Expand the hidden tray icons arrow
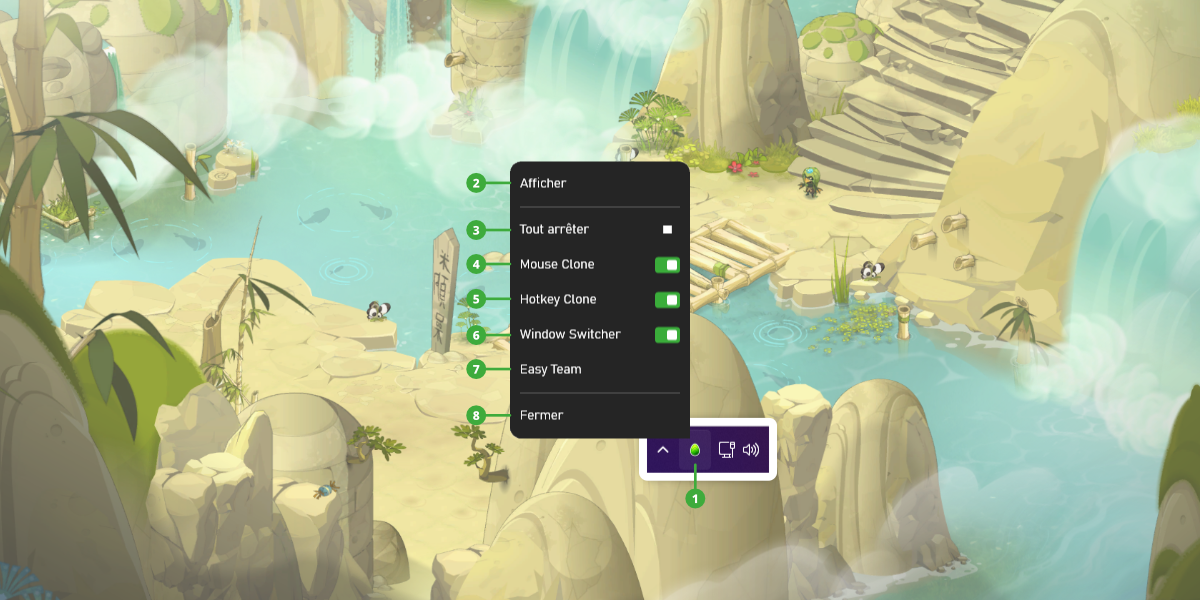Image resolution: width=1200 pixels, height=600 pixels. (x=662, y=450)
